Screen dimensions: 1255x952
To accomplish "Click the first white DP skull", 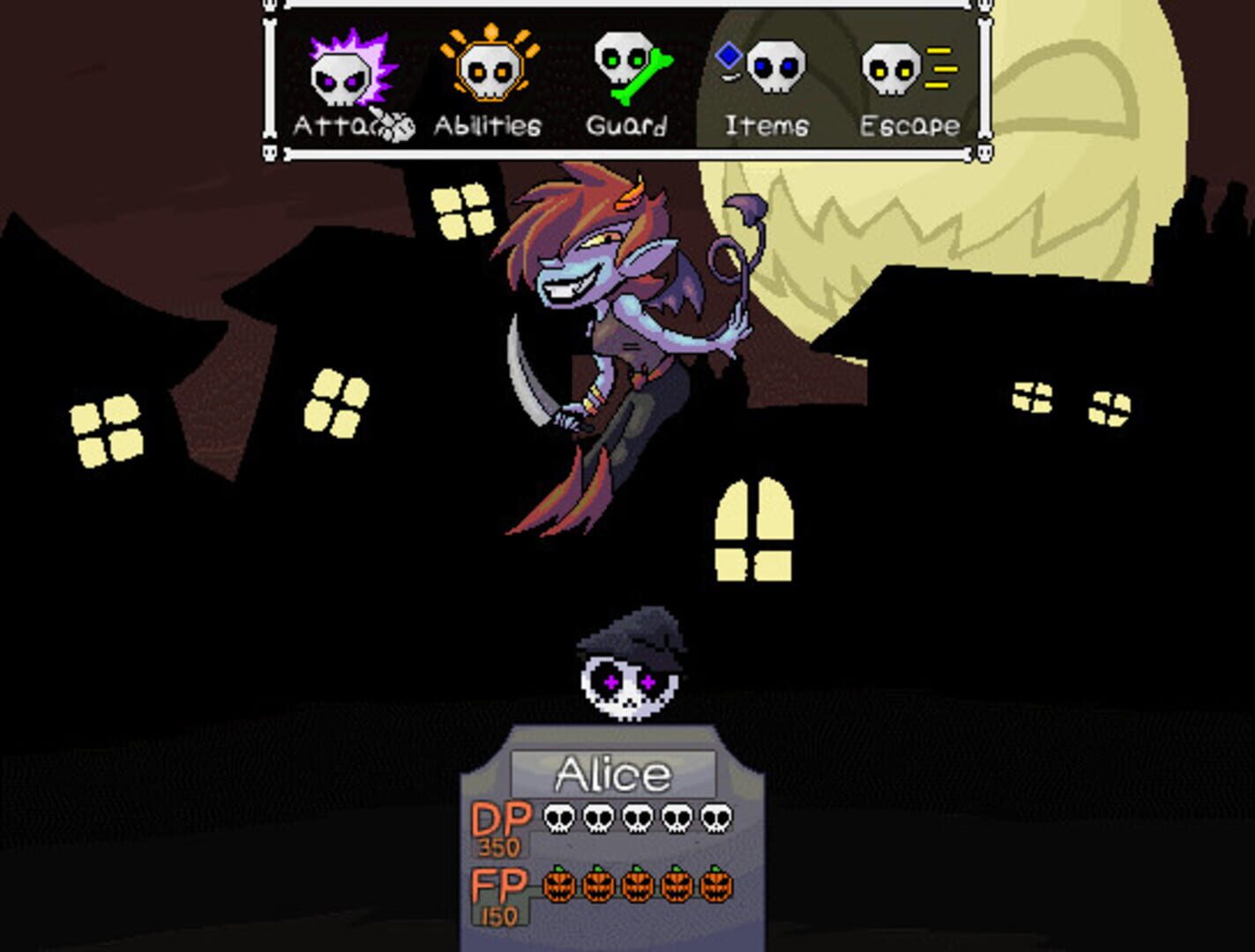I will (x=558, y=819).
